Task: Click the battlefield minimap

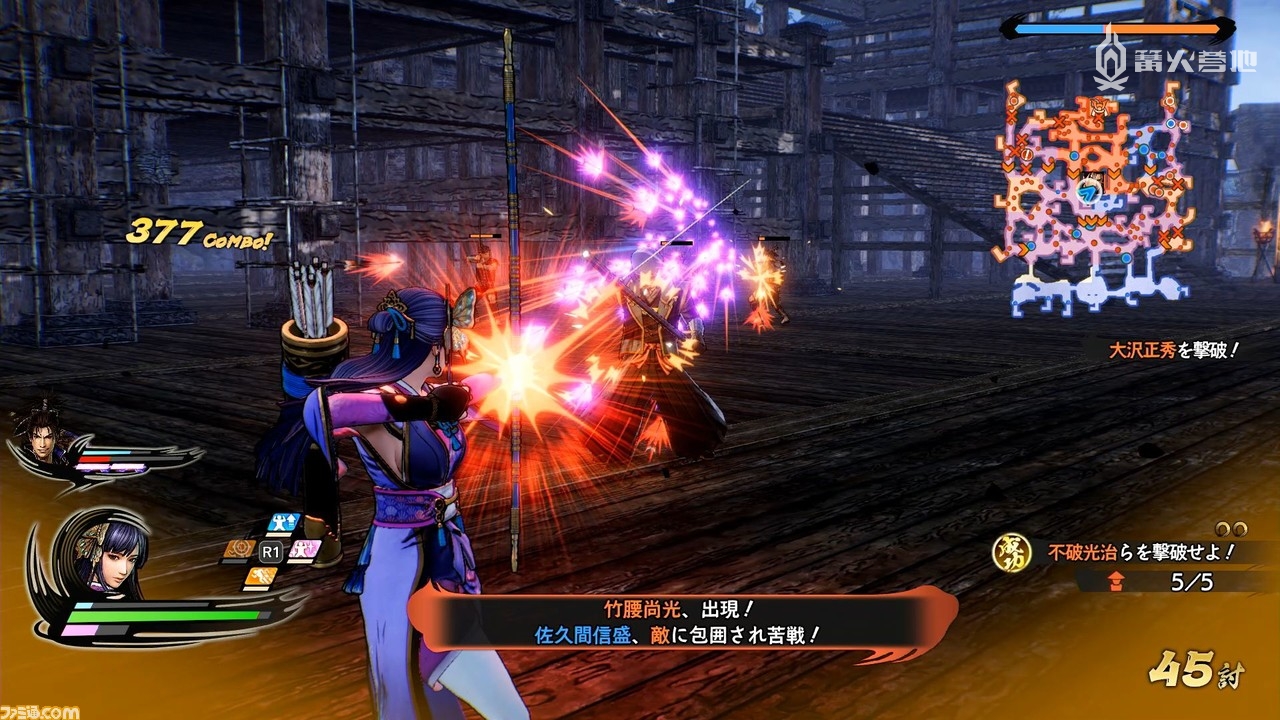Action: [1094, 194]
